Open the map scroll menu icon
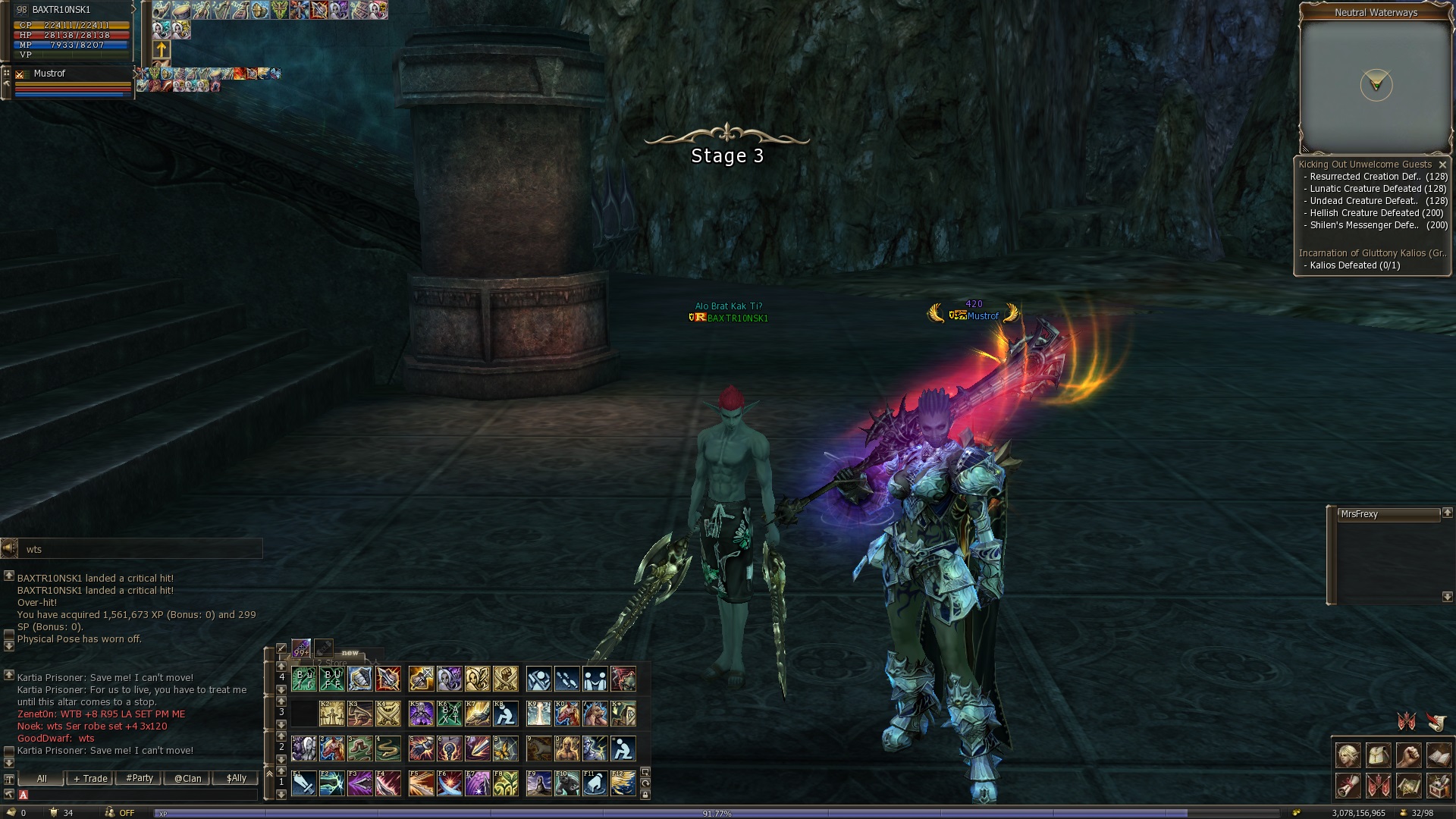The image size is (1456, 819). [1408, 786]
